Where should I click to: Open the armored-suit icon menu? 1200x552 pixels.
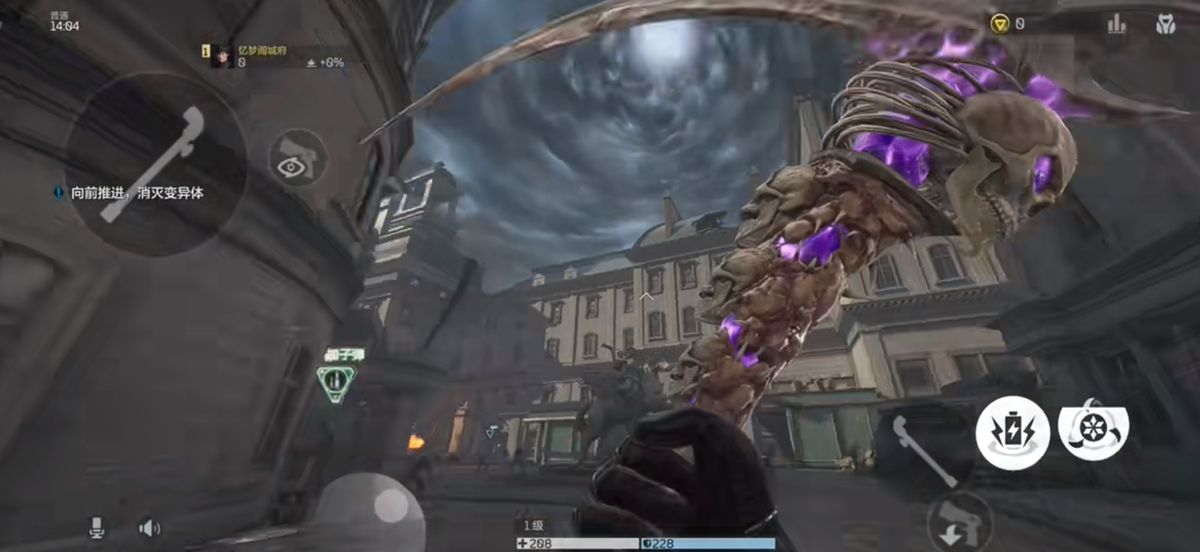tap(1165, 24)
